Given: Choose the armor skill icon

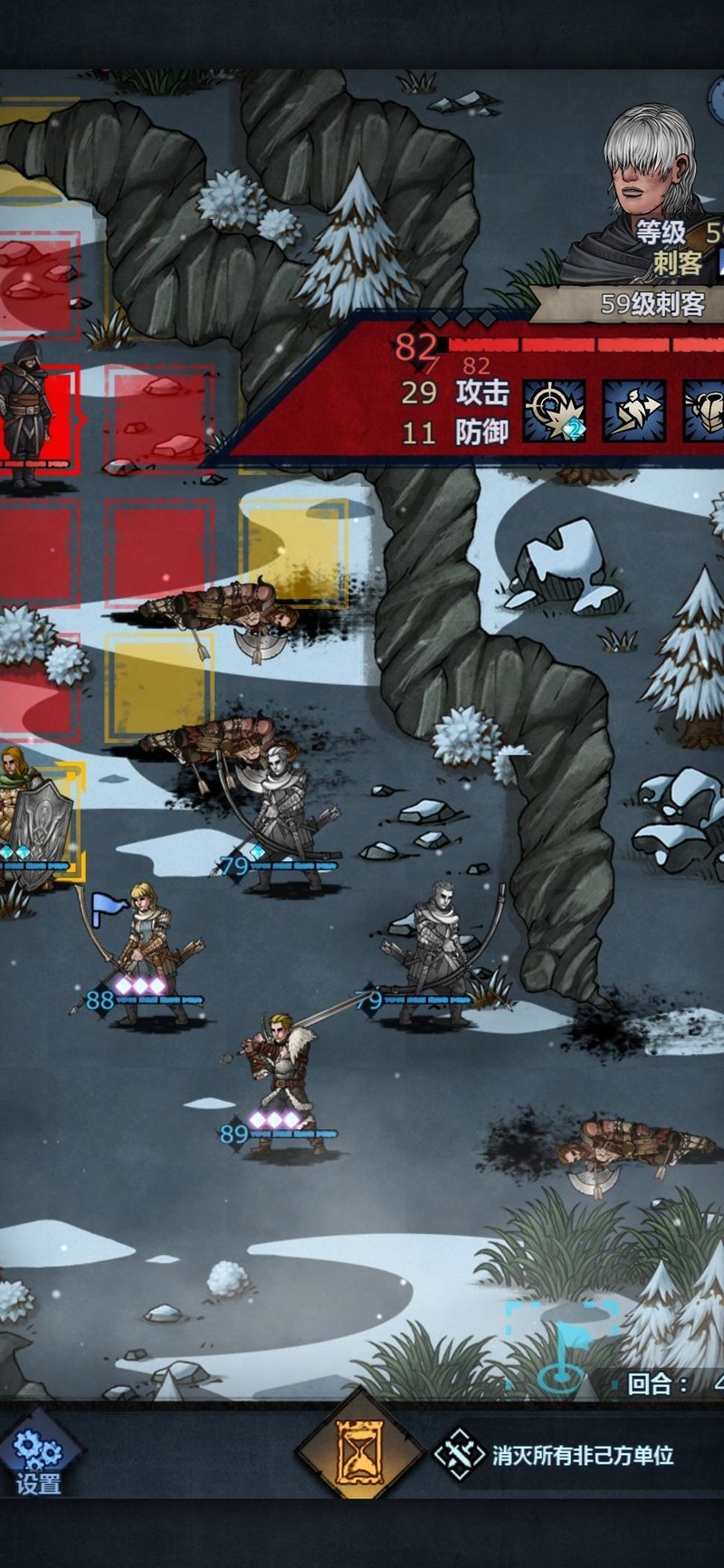Looking at the screenshot, I should pyautogui.click(x=704, y=411).
